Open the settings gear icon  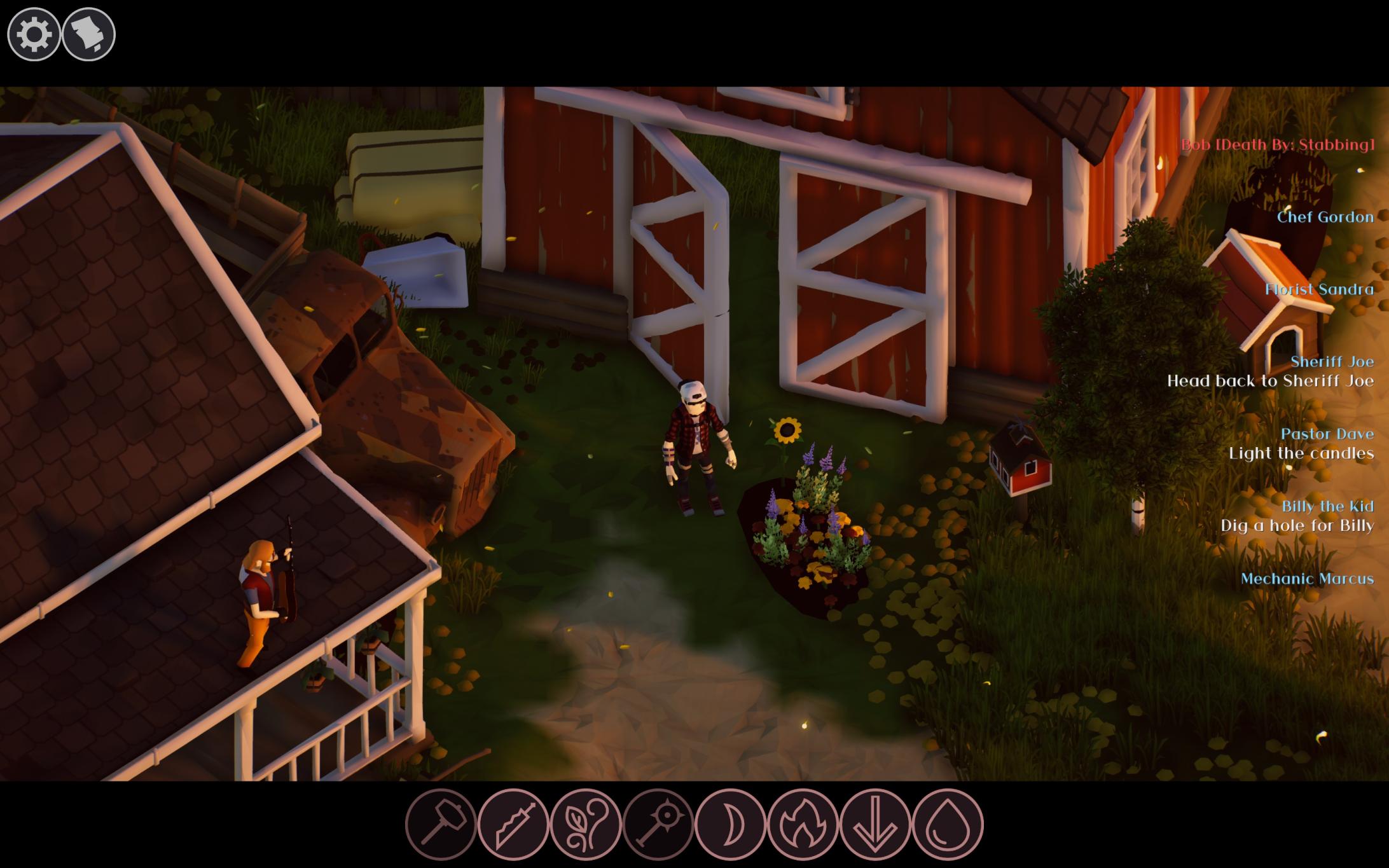pyautogui.click(x=33, y=33)
